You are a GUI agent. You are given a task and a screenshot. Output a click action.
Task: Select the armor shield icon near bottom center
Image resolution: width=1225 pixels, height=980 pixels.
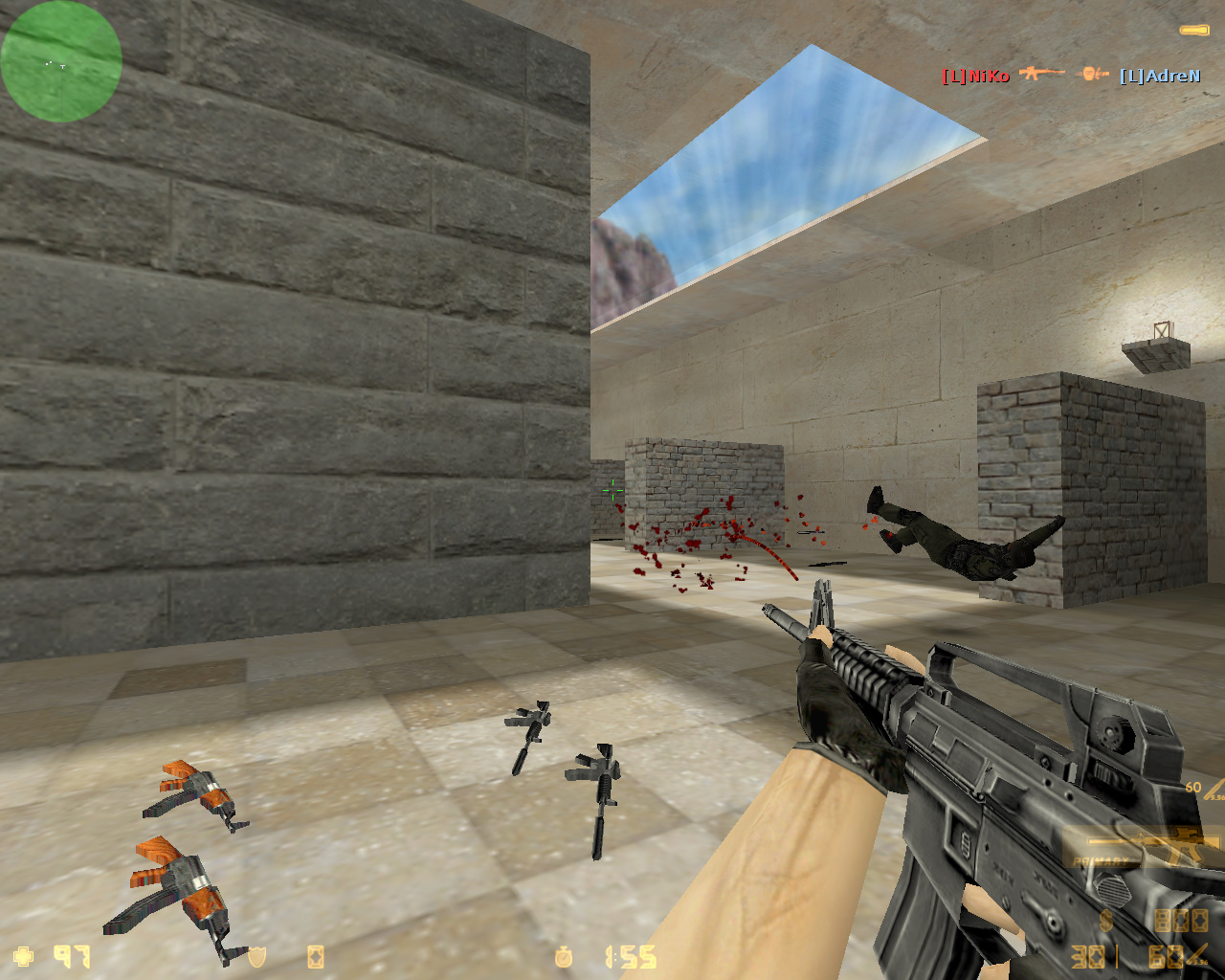tap(256, 955)
